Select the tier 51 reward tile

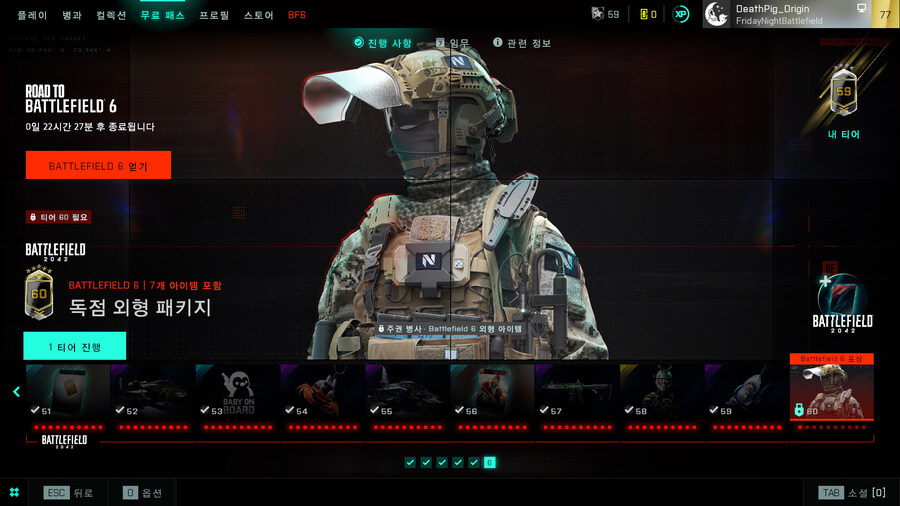pos(68,392)
